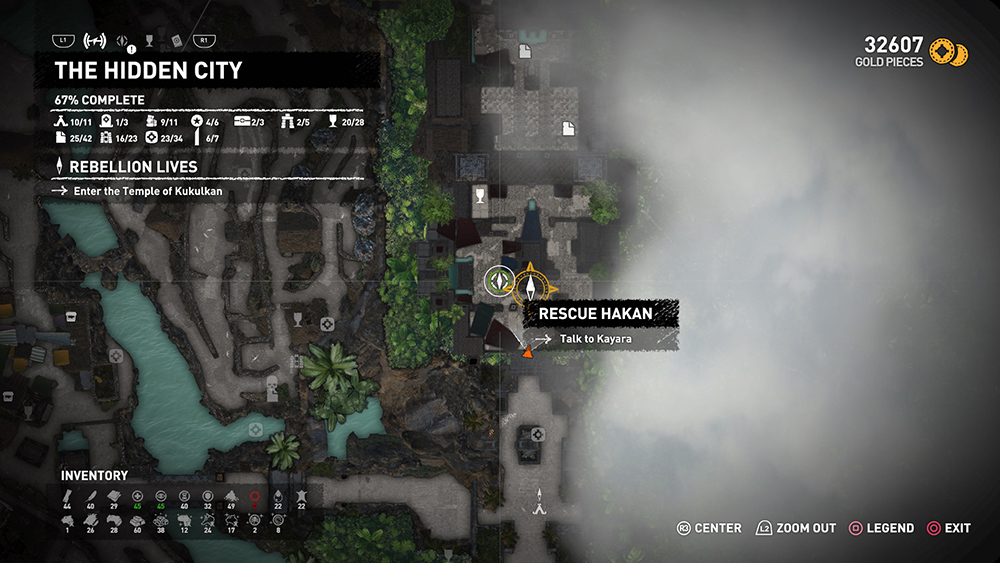The width and height of the screenshot is (1000, 563).
Task: Click the orange main mission compass marker
Action: (x=531, y=284)
